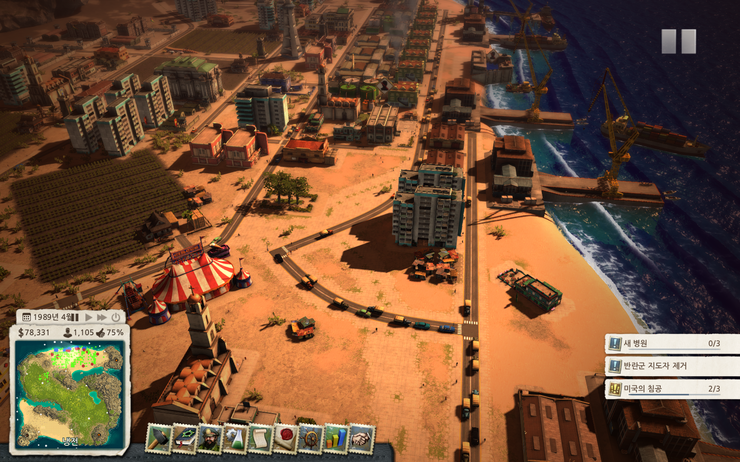740x462 pixels.
Task: Set game speed to normal play
Action: (x=88, y=317)
